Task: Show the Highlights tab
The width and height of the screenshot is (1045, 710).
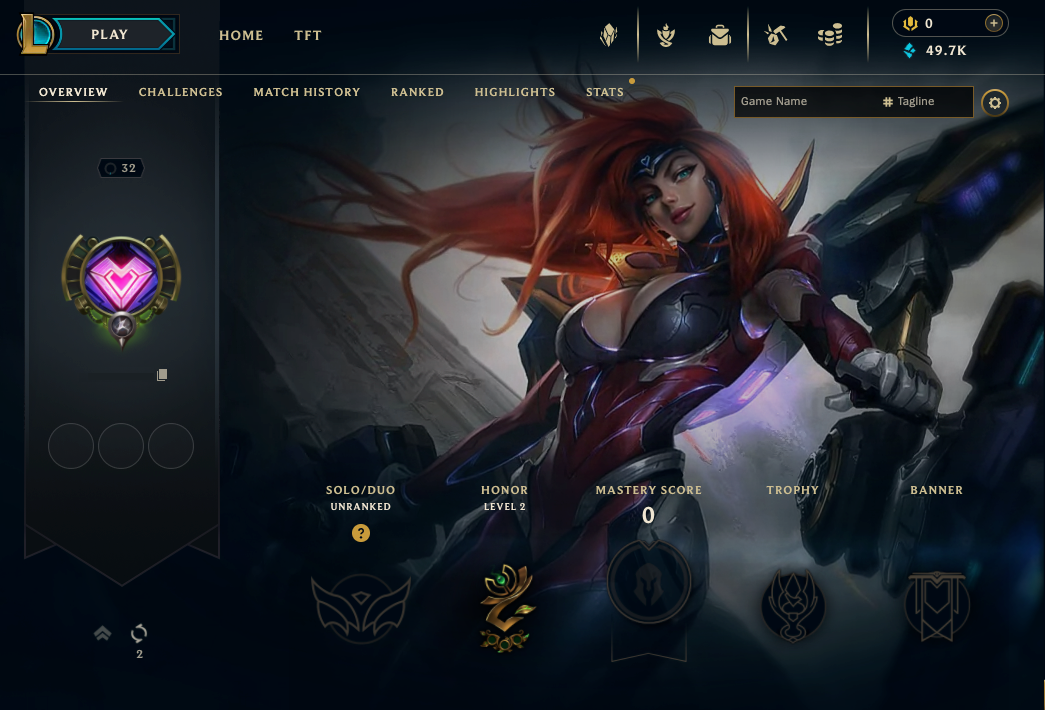Action: click(x=515, y=92)
